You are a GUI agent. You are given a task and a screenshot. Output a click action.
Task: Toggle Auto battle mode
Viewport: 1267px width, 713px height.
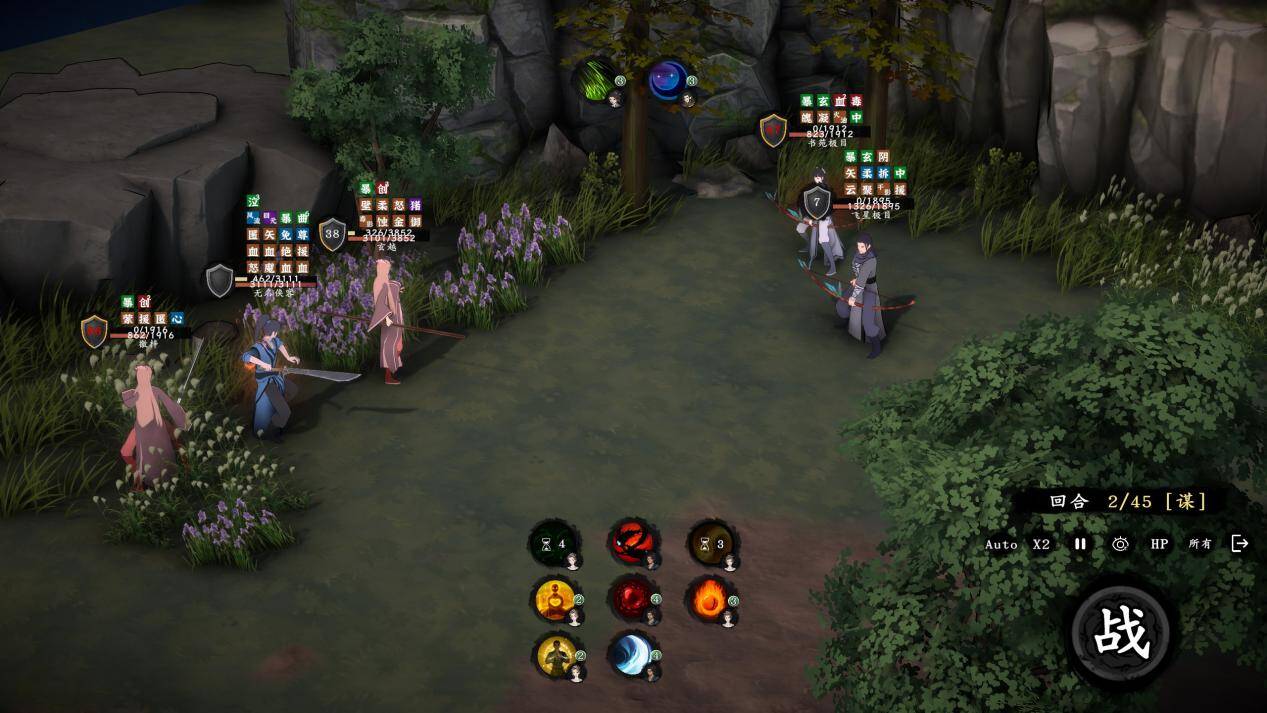(1001, 545)
